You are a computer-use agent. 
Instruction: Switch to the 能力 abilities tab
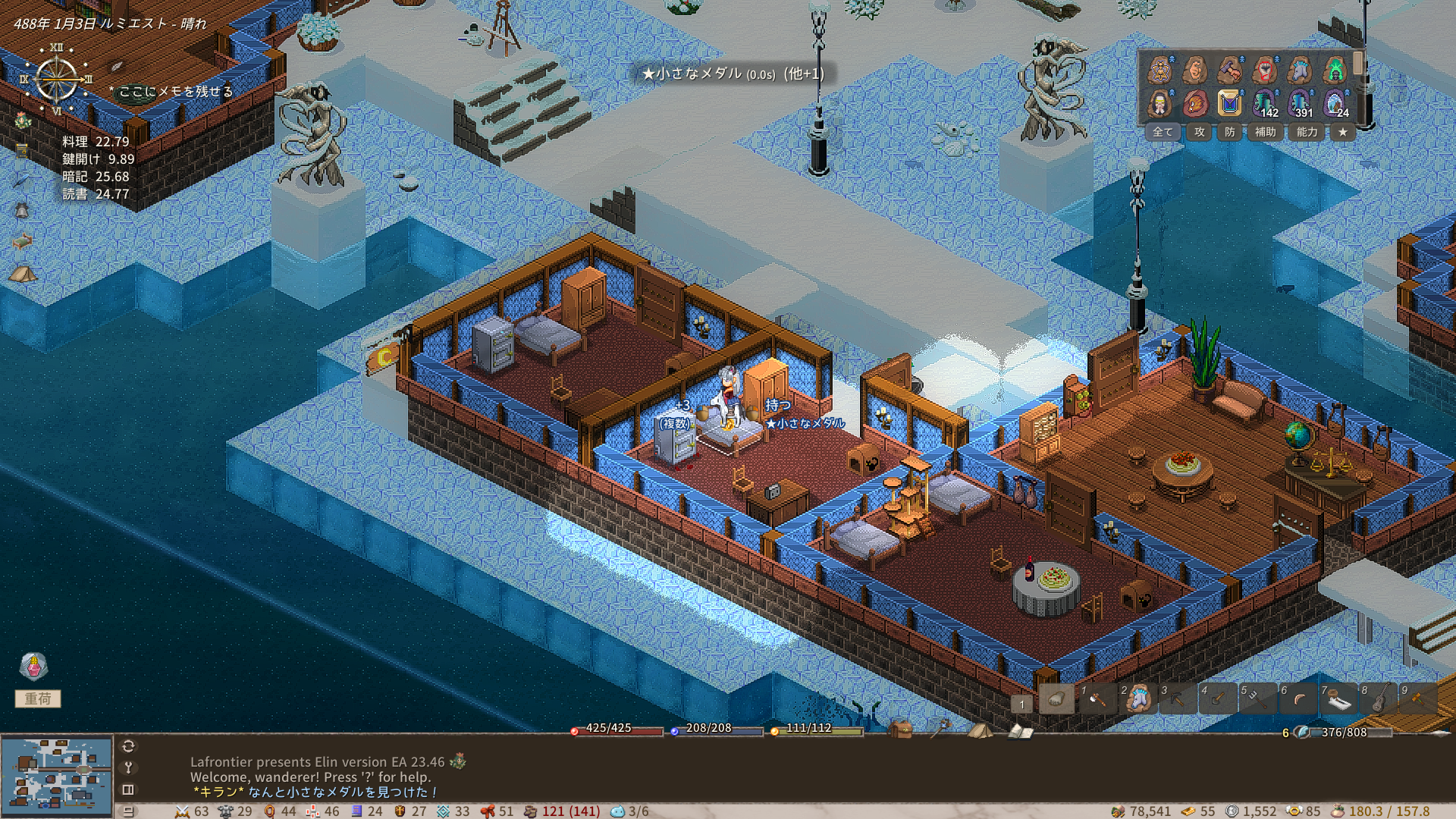click(1307, 132)
